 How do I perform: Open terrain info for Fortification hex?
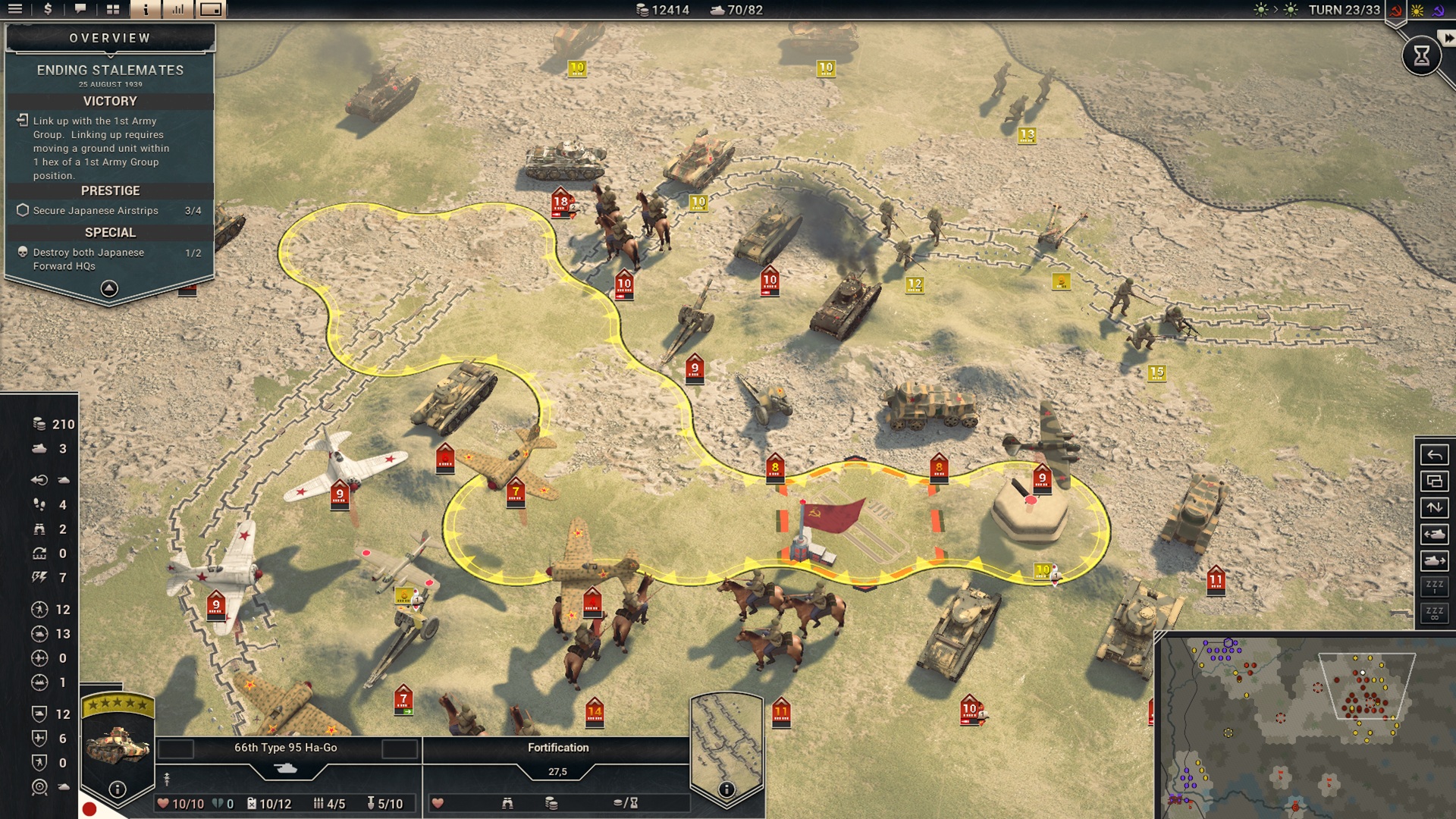click(x=726, y=789)
